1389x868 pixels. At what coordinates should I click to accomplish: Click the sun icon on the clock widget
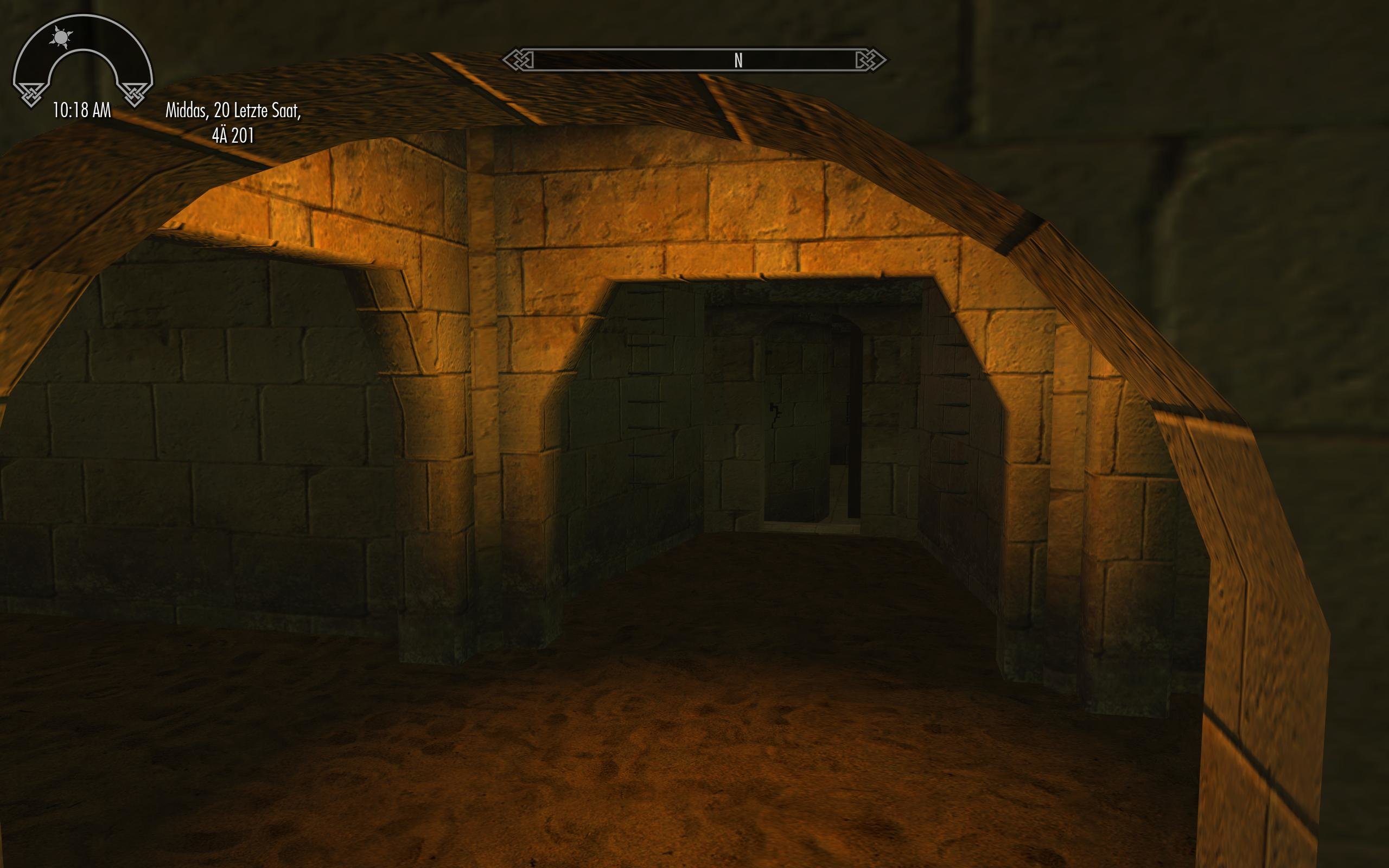tap(61, 37)
